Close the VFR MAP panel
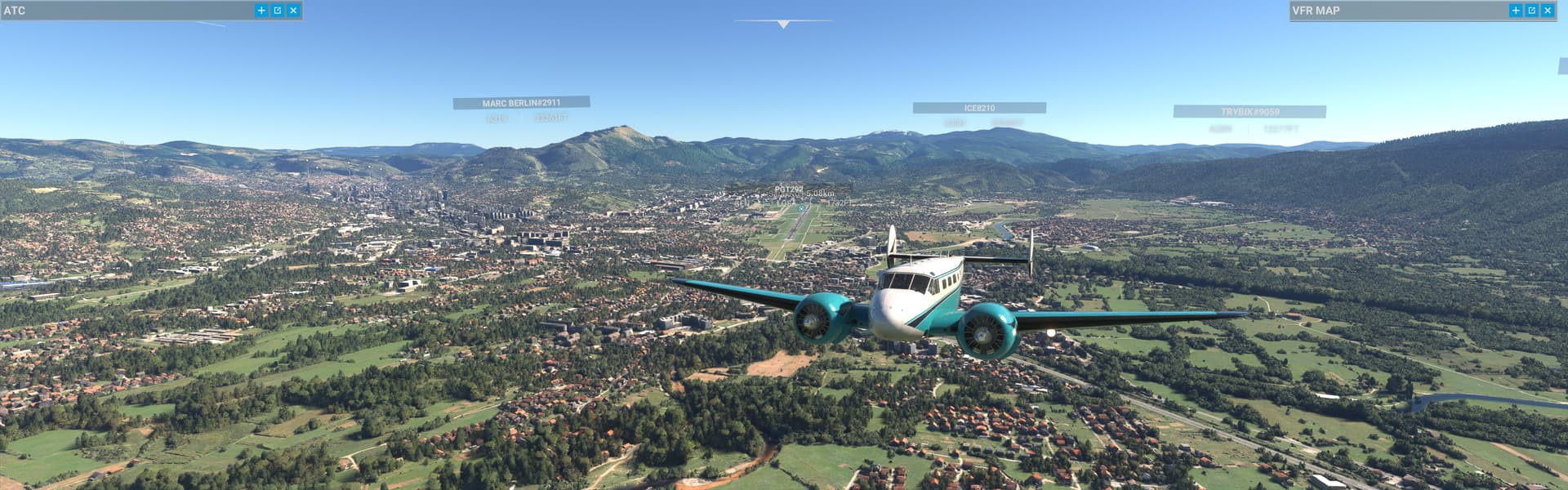The width and height of the screenshot is (1568, 490). pyautogui.click(x=1548, y=11)
